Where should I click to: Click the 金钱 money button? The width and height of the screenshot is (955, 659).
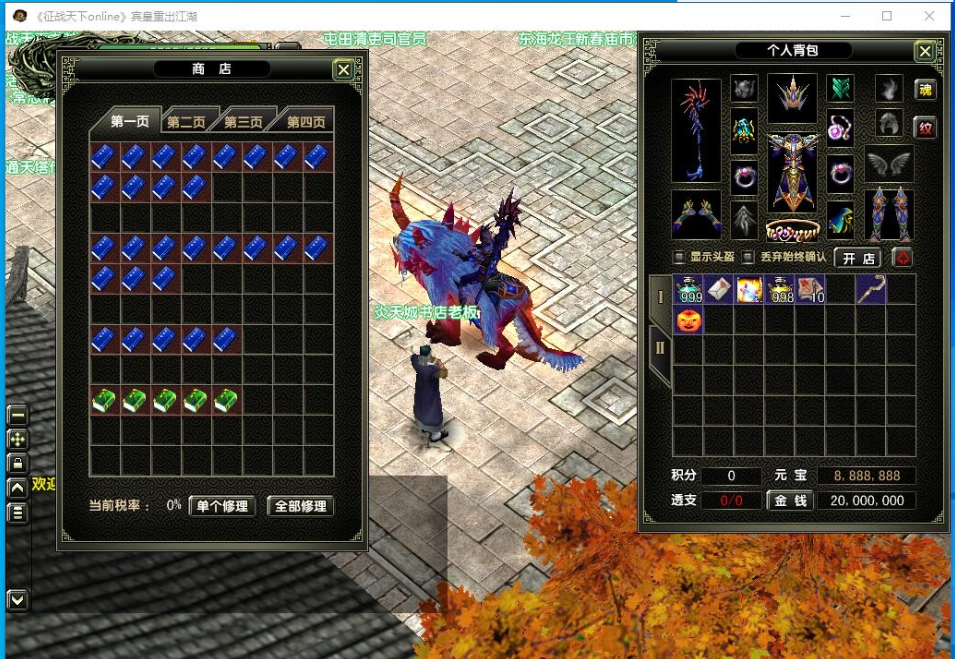790,500
